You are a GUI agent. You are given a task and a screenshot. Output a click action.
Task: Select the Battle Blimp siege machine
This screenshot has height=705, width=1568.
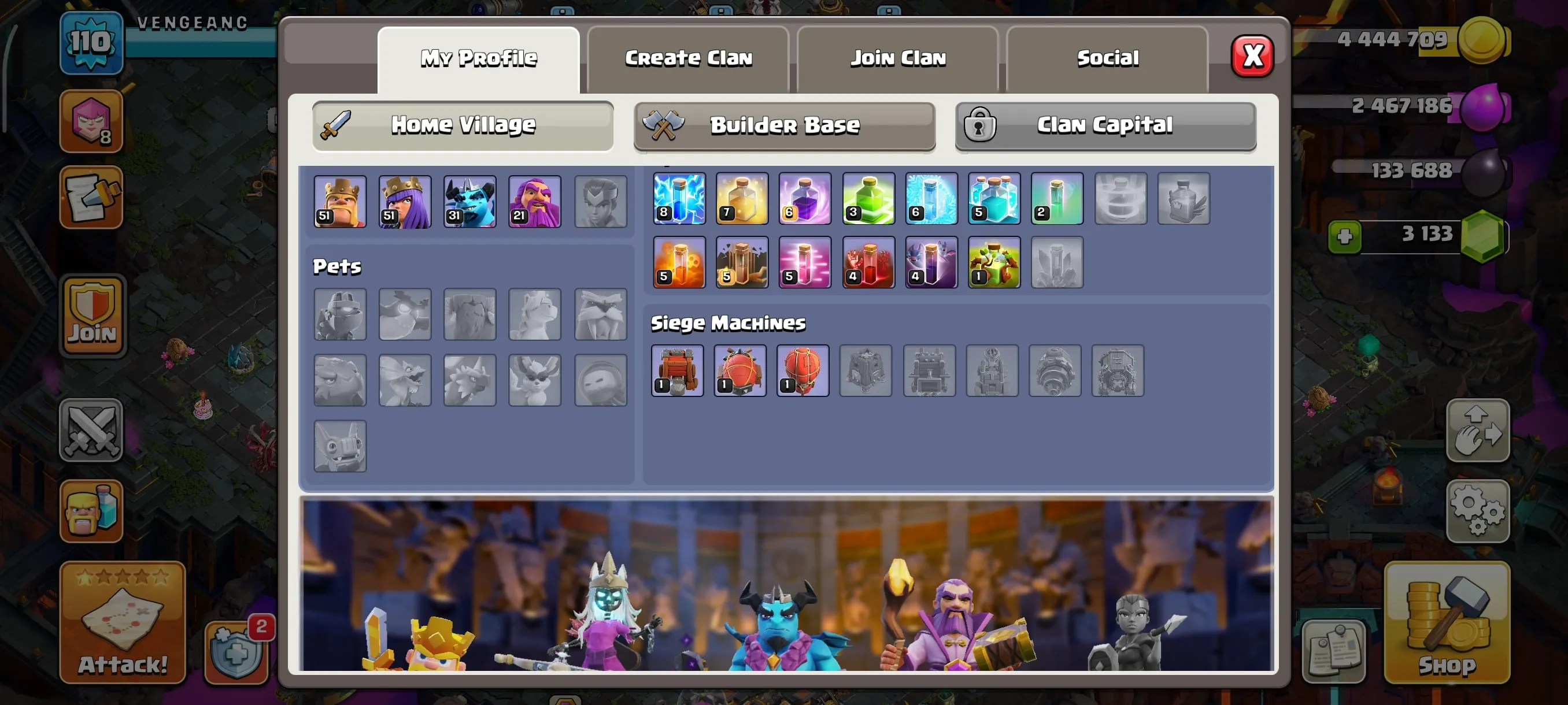(741, 371)
